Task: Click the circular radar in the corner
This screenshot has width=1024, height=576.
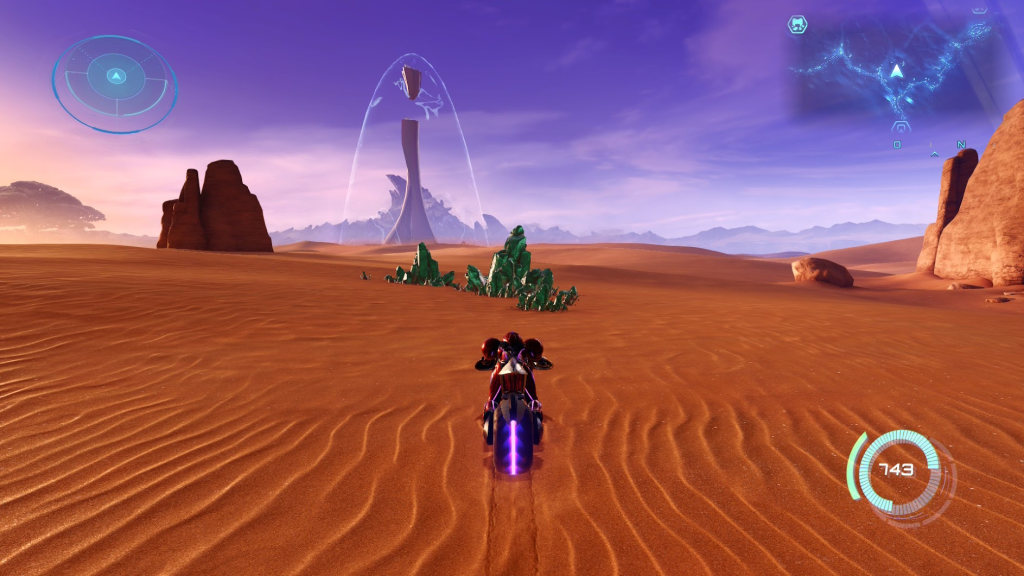Action: click(x=115, y=84)
